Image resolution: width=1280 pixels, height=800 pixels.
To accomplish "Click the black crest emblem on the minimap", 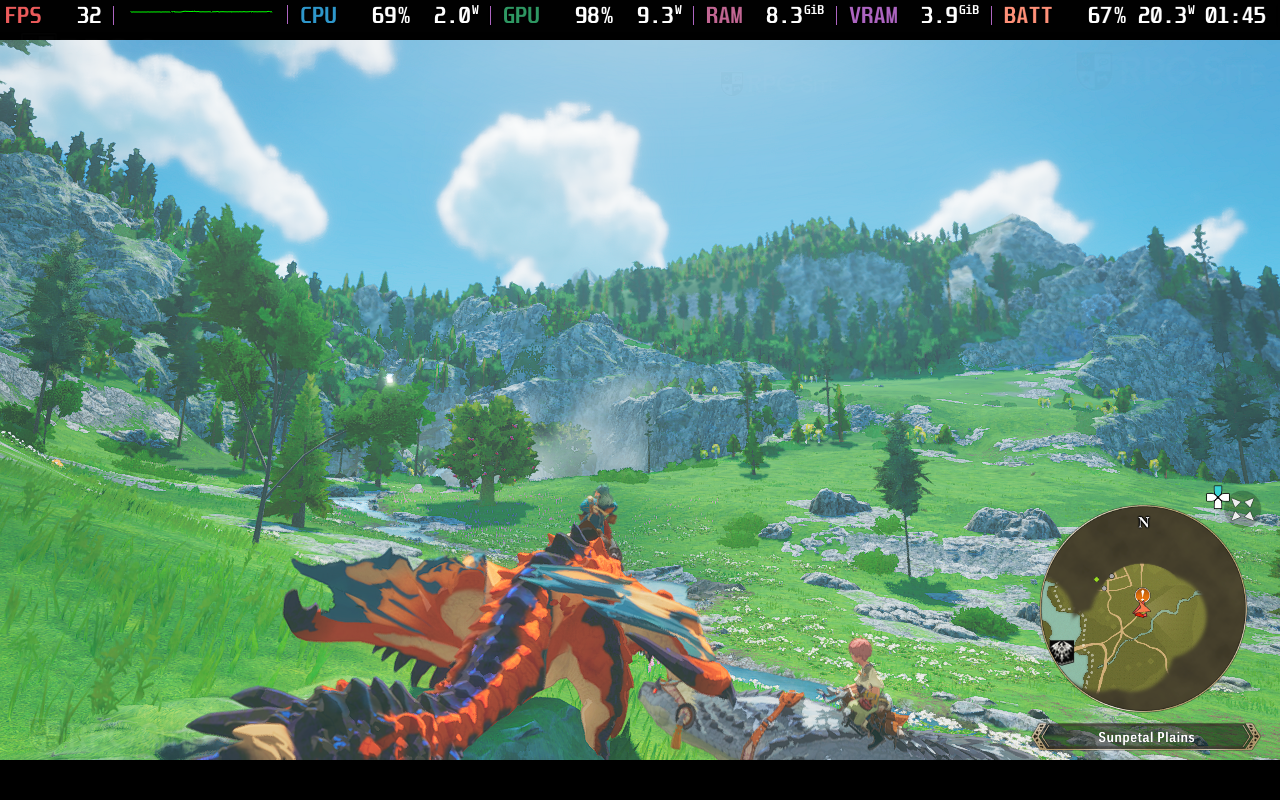I will [x=1062, y=652].
